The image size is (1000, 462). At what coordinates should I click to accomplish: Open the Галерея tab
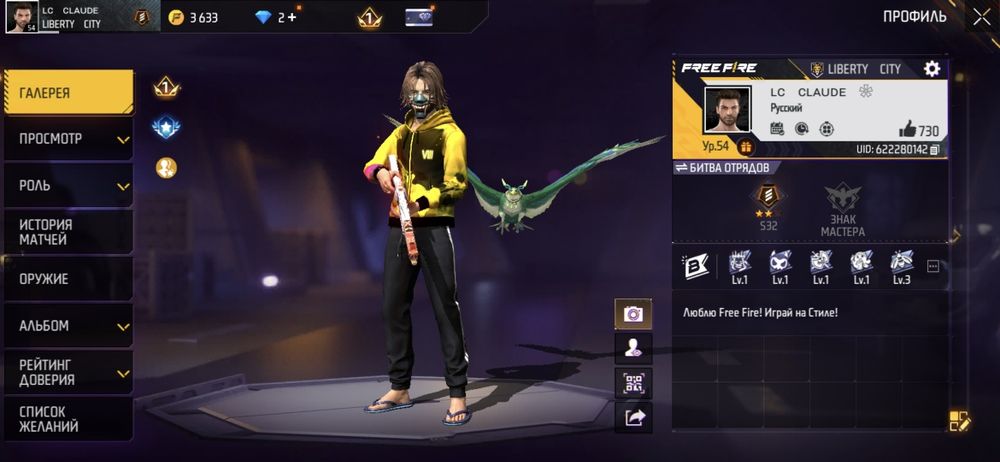(x=67, y=93)
